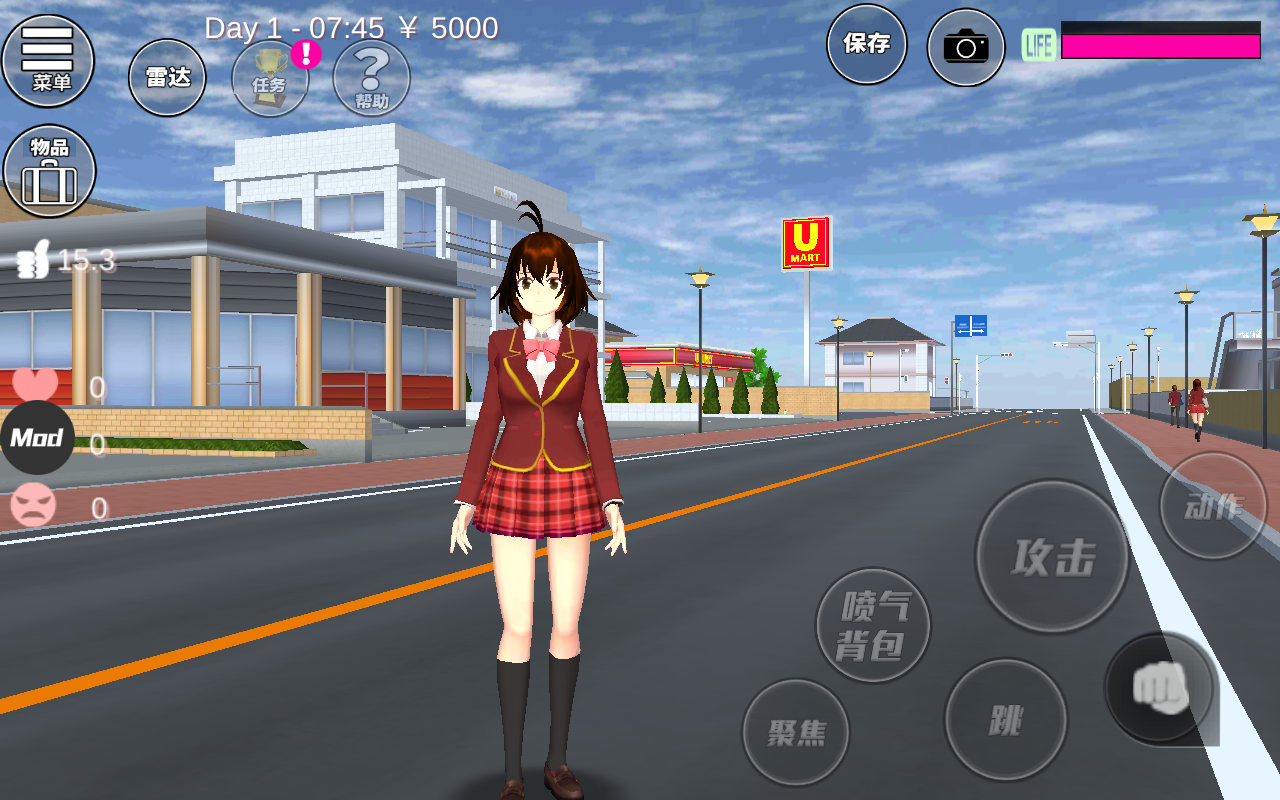
Task: Toggle 聚焦 focus mode
Action: click(x=797, y=733)
